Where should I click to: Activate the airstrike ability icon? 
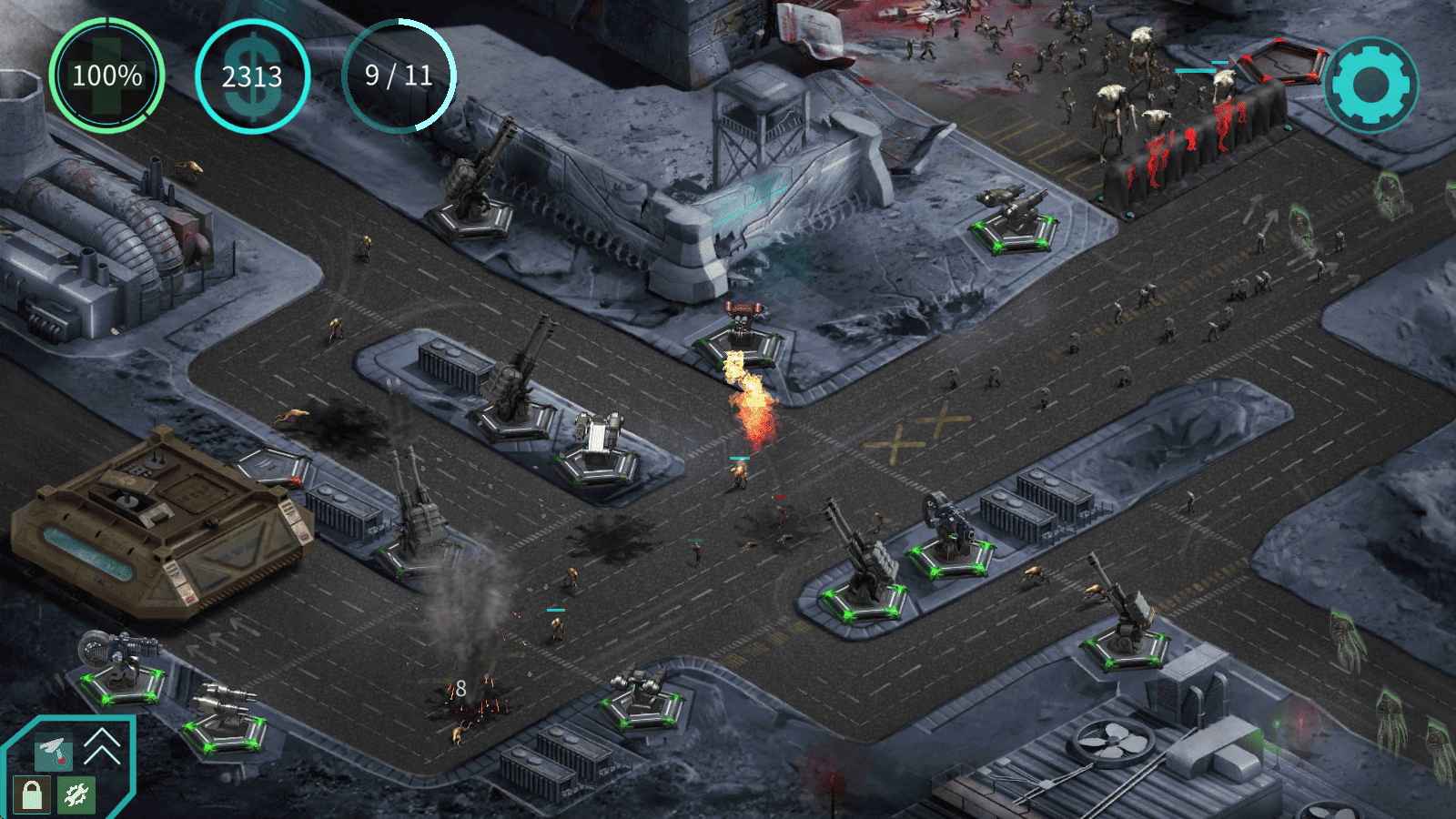click(53, 751)
